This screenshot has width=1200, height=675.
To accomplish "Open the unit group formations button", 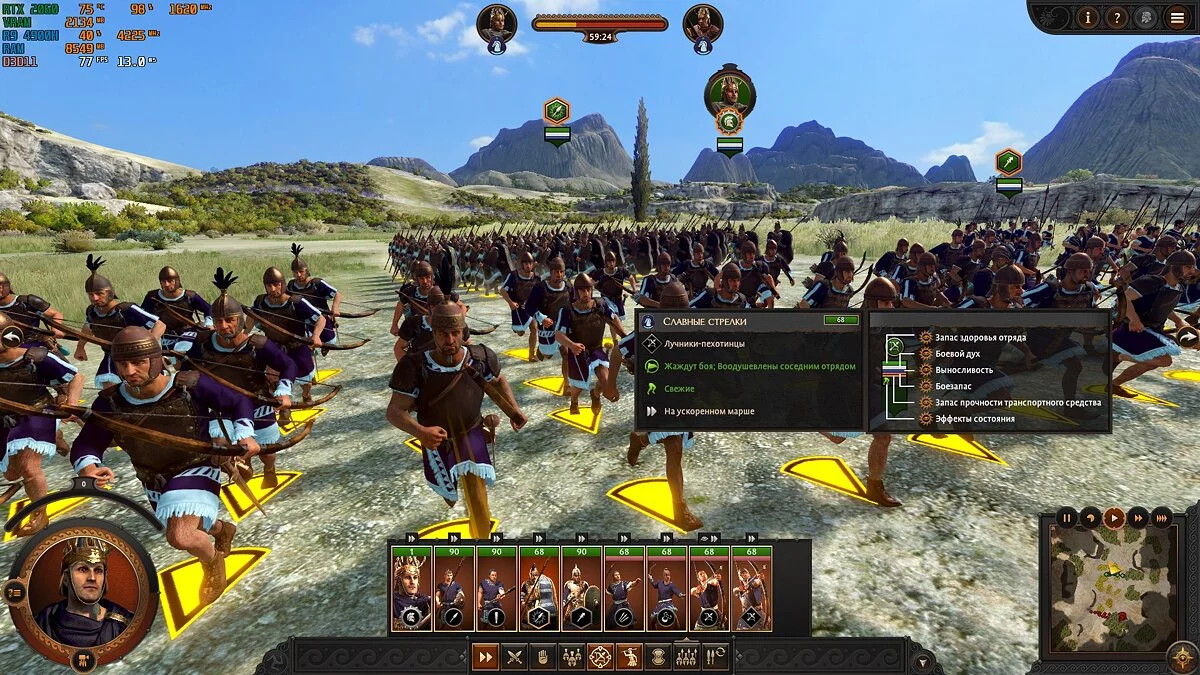I will coord(572,657).
